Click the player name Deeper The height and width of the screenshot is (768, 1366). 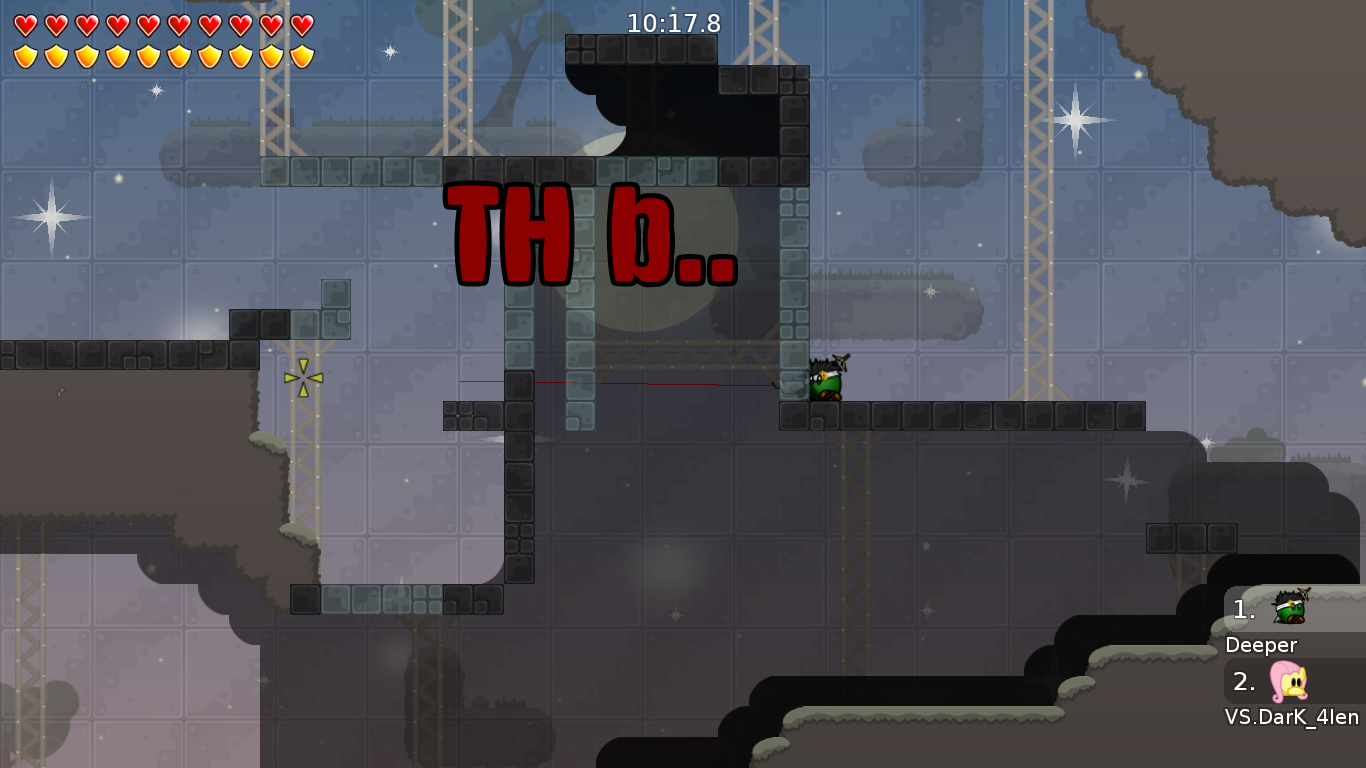click(1262, 645)
